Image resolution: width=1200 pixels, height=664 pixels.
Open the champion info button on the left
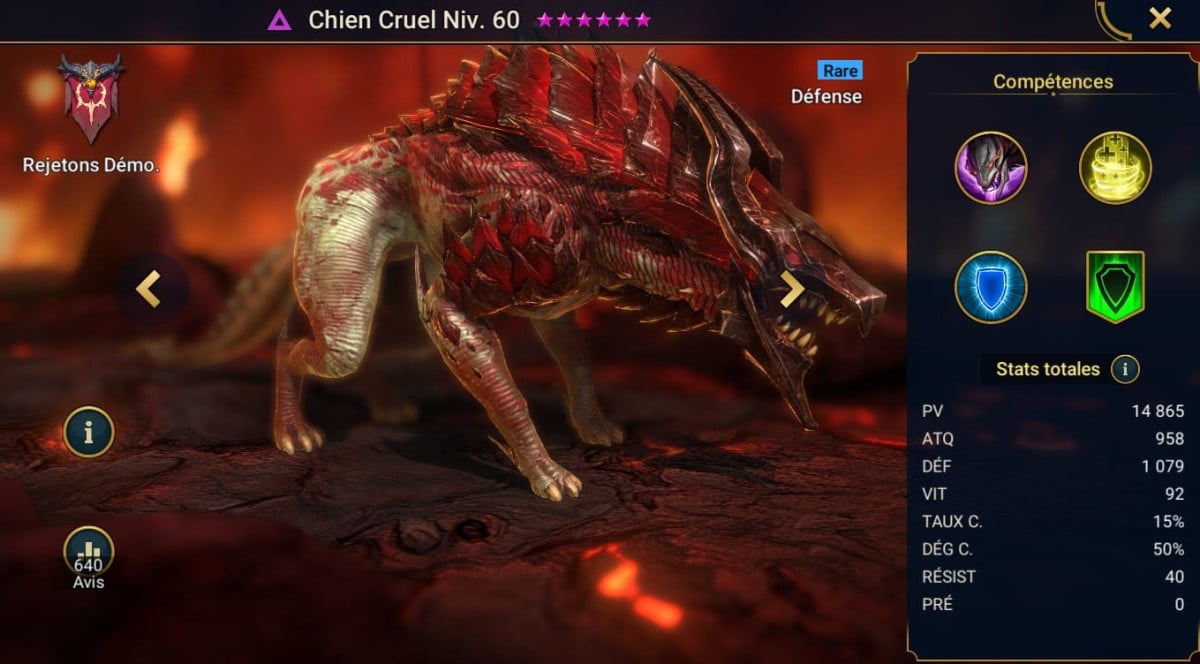[x=89, y=432]
